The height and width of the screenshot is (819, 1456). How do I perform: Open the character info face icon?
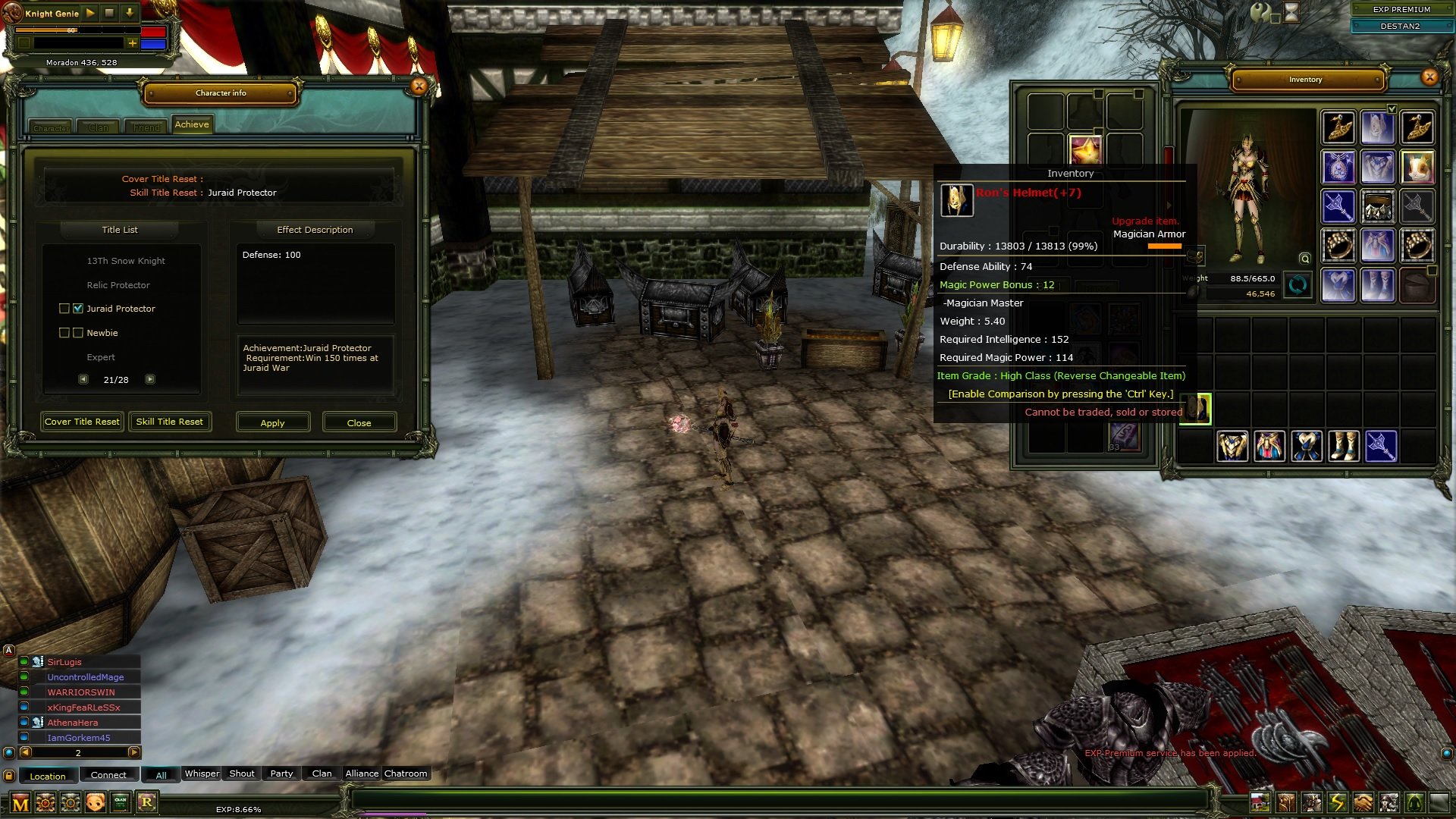tap(95, 802)
